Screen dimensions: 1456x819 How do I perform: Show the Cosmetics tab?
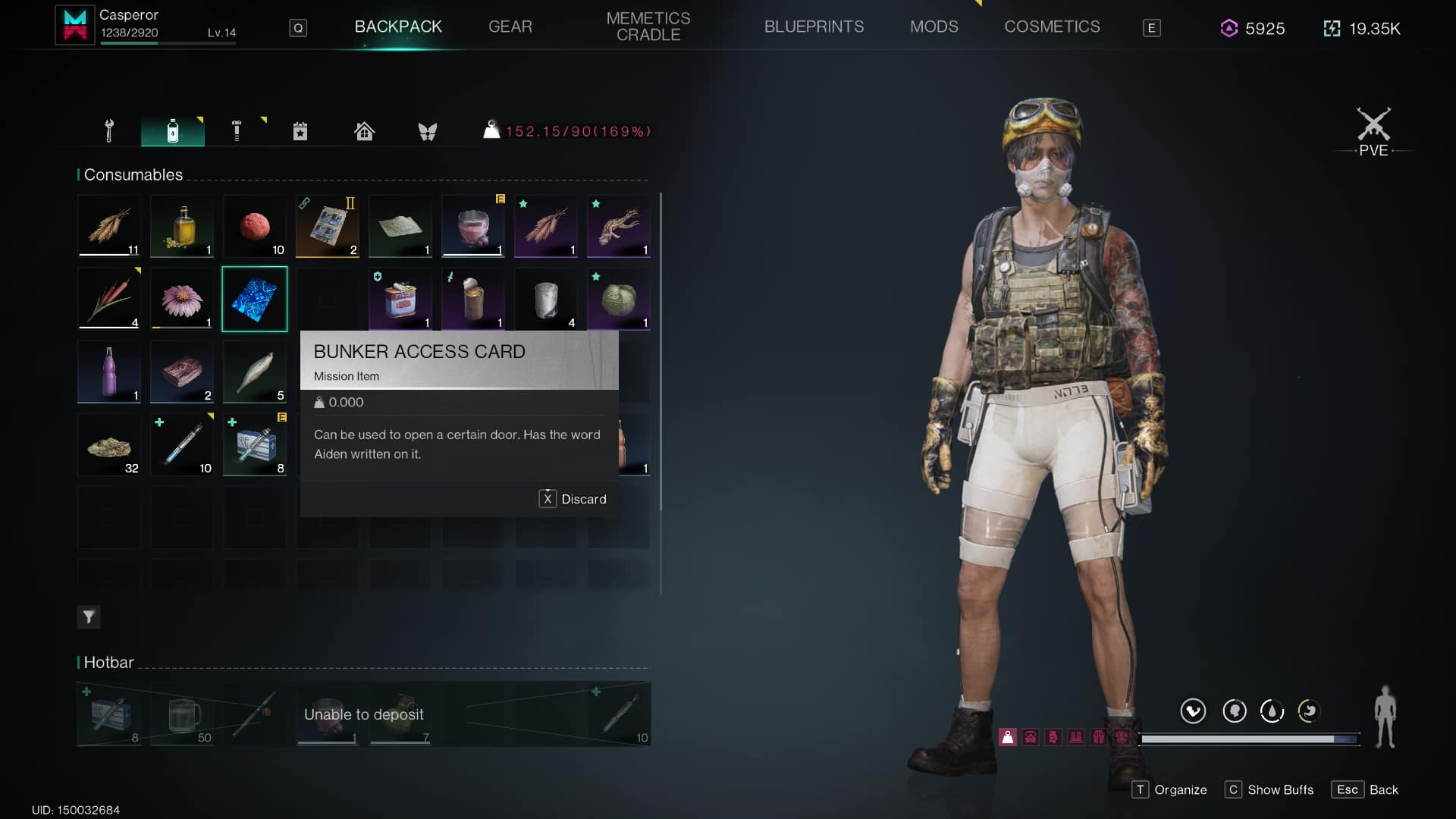coord(1052,27)
